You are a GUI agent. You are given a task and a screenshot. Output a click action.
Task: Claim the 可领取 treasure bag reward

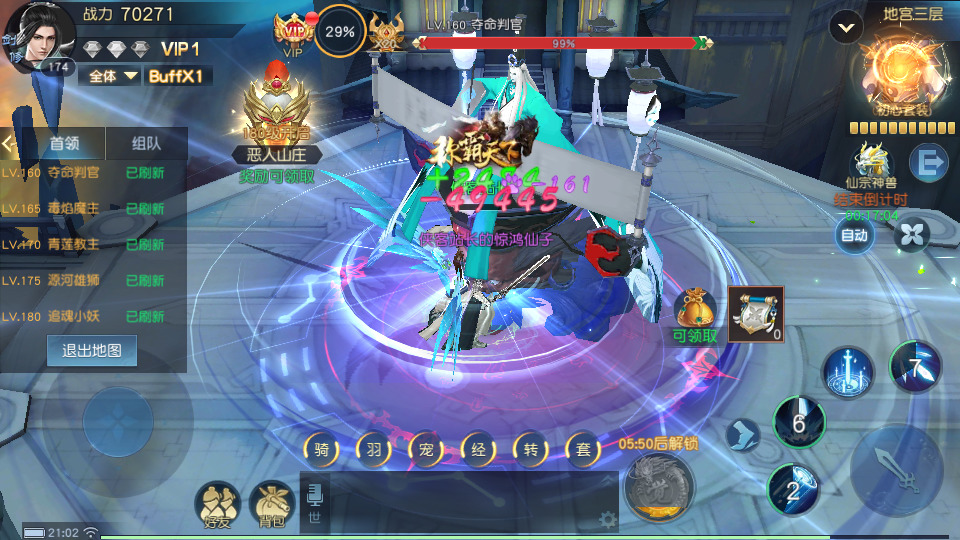tap(695, 311)
